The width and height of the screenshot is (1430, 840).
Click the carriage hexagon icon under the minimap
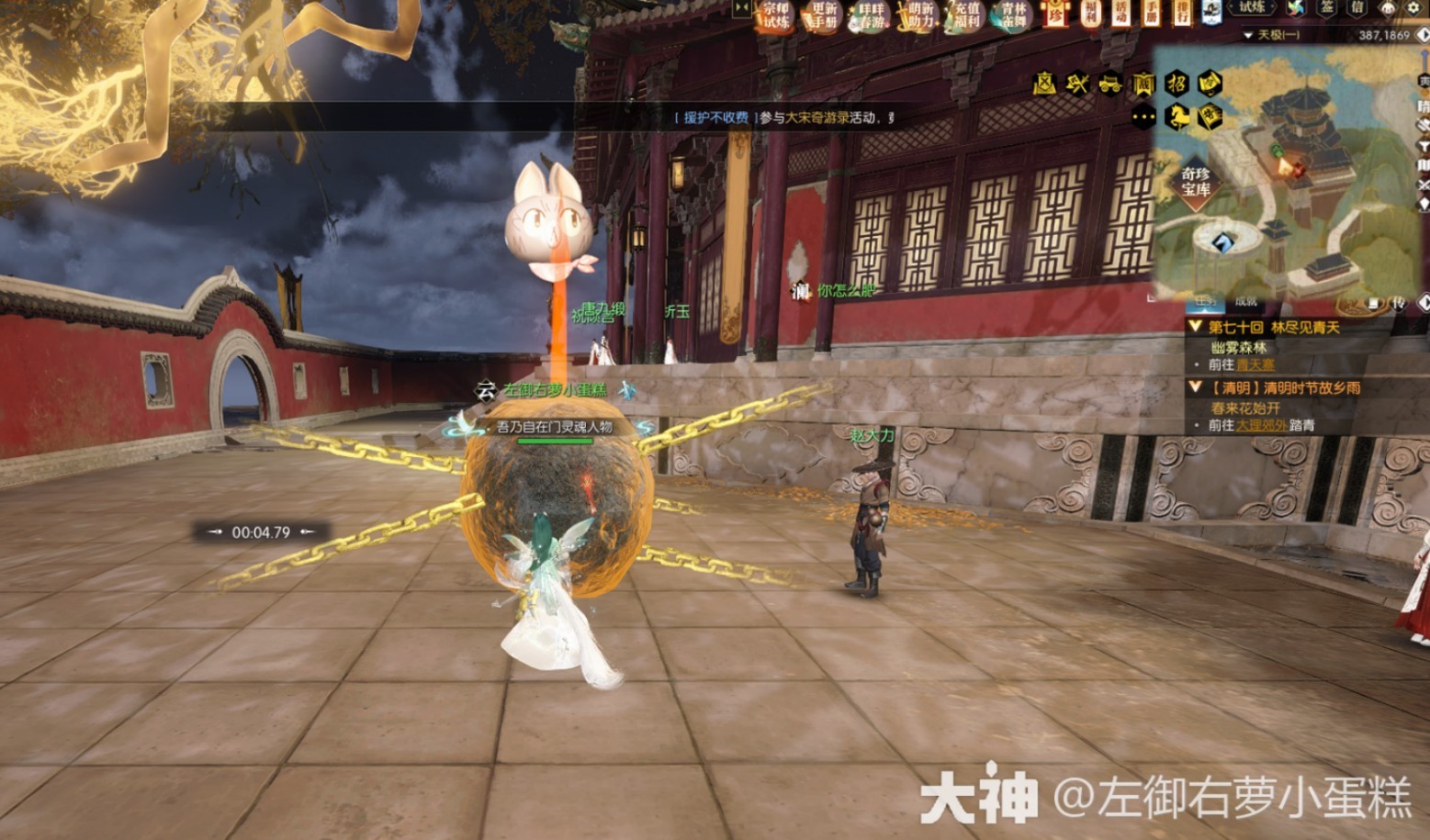(1110, 84)
